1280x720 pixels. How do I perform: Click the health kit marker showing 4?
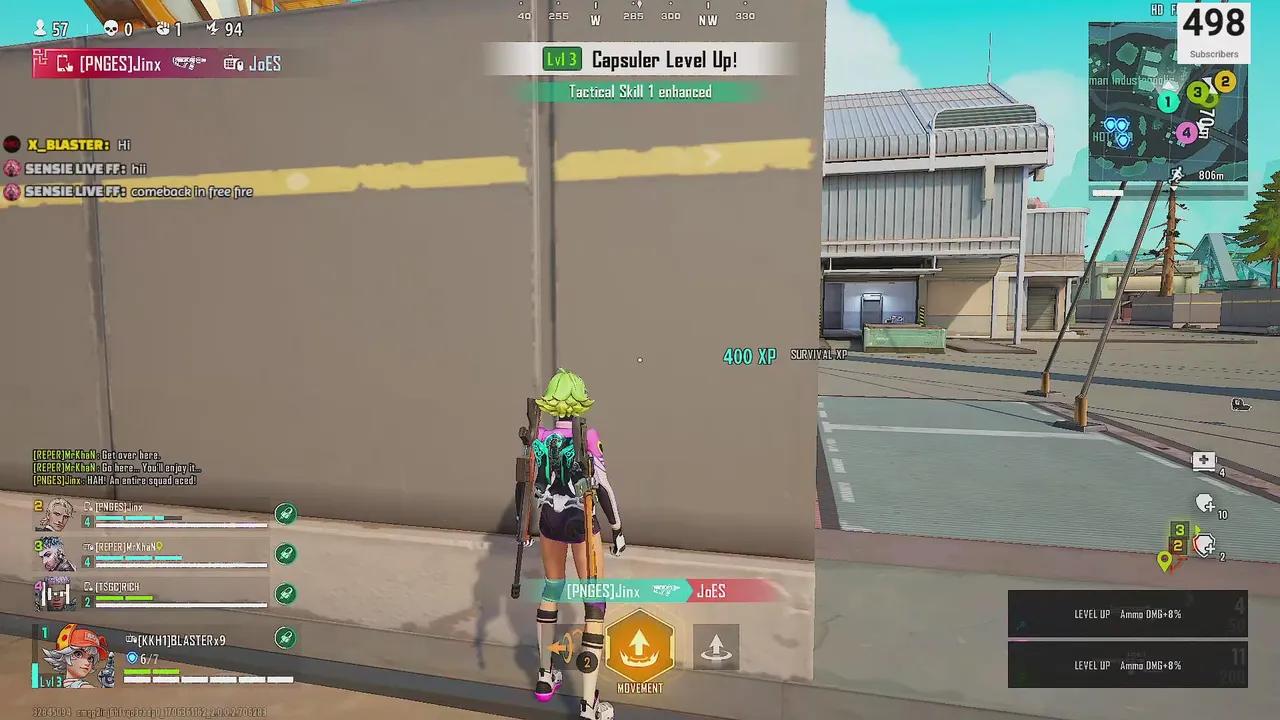[x=1204, y=460]
